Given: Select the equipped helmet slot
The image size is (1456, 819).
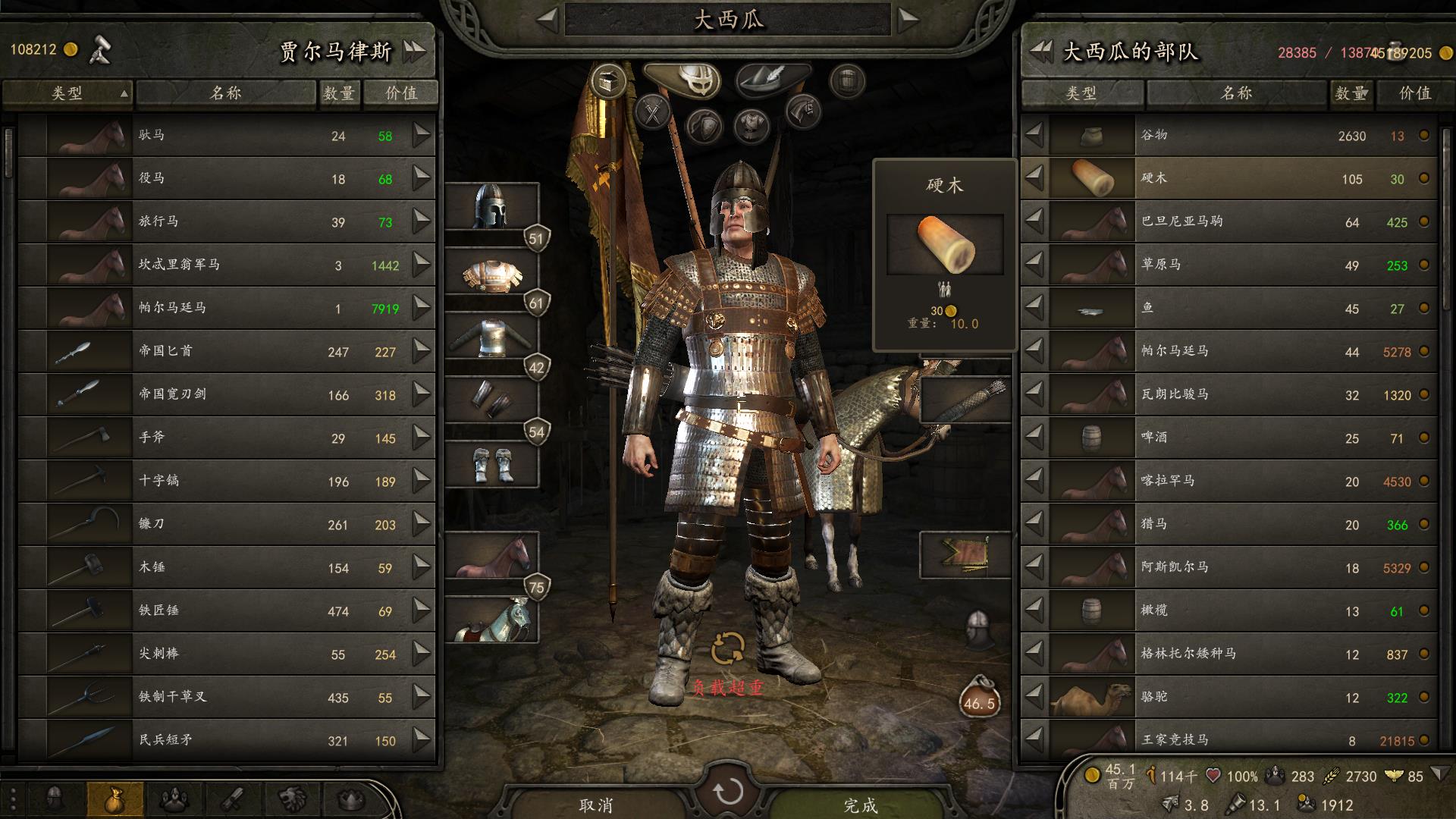Looking at the screenshot, I should coord(491,206).
